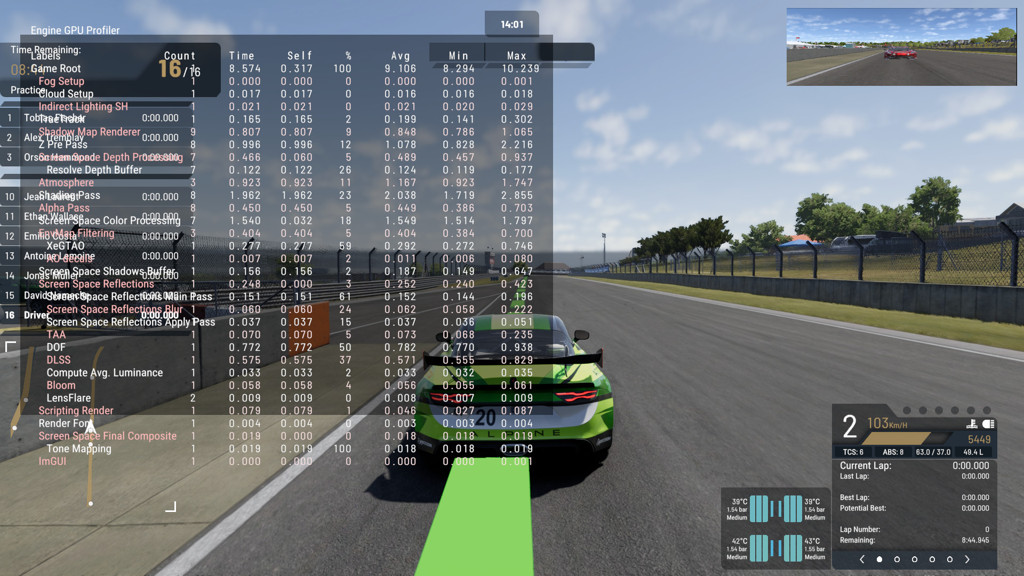
Task: Select the Bloom profiler row
Action: (x=60, y=385)
